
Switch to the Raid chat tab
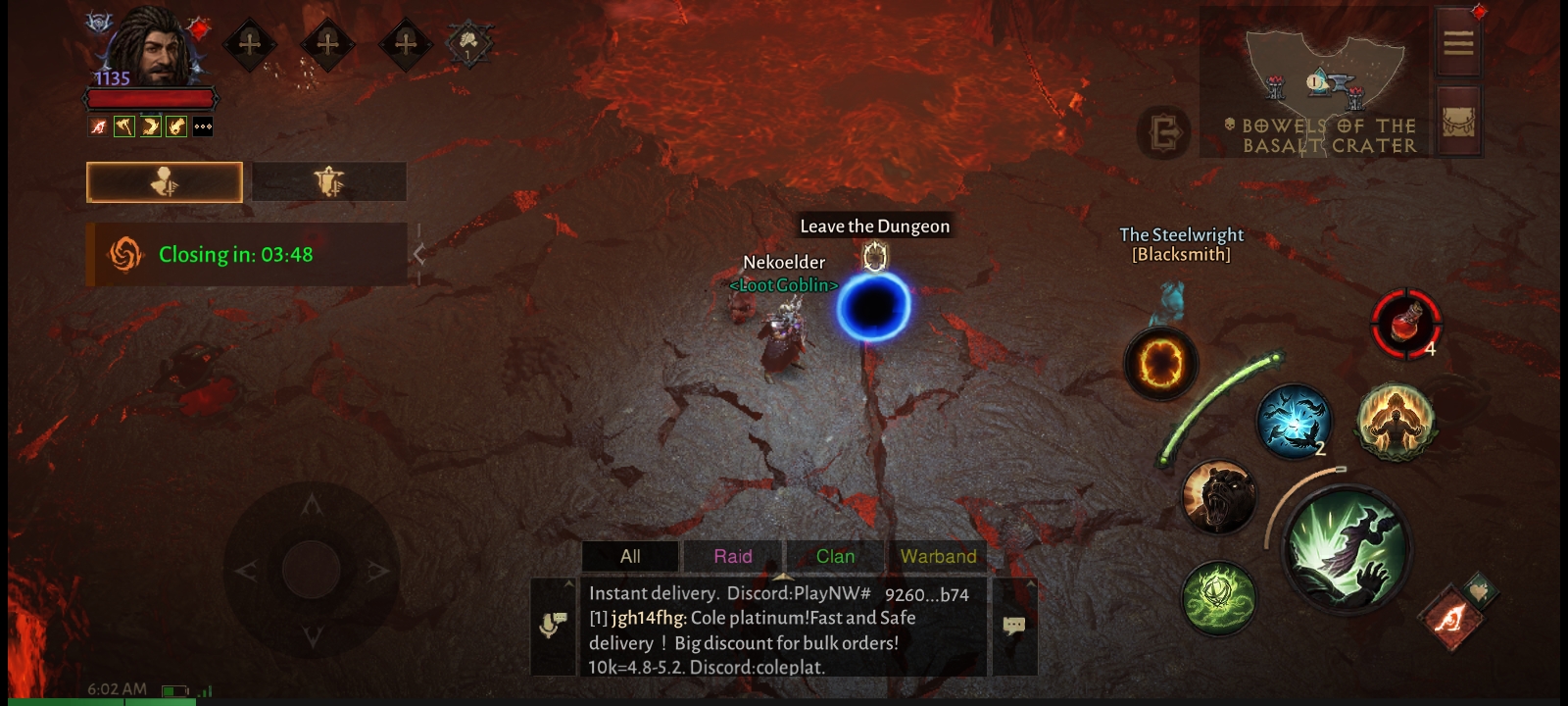733,556
